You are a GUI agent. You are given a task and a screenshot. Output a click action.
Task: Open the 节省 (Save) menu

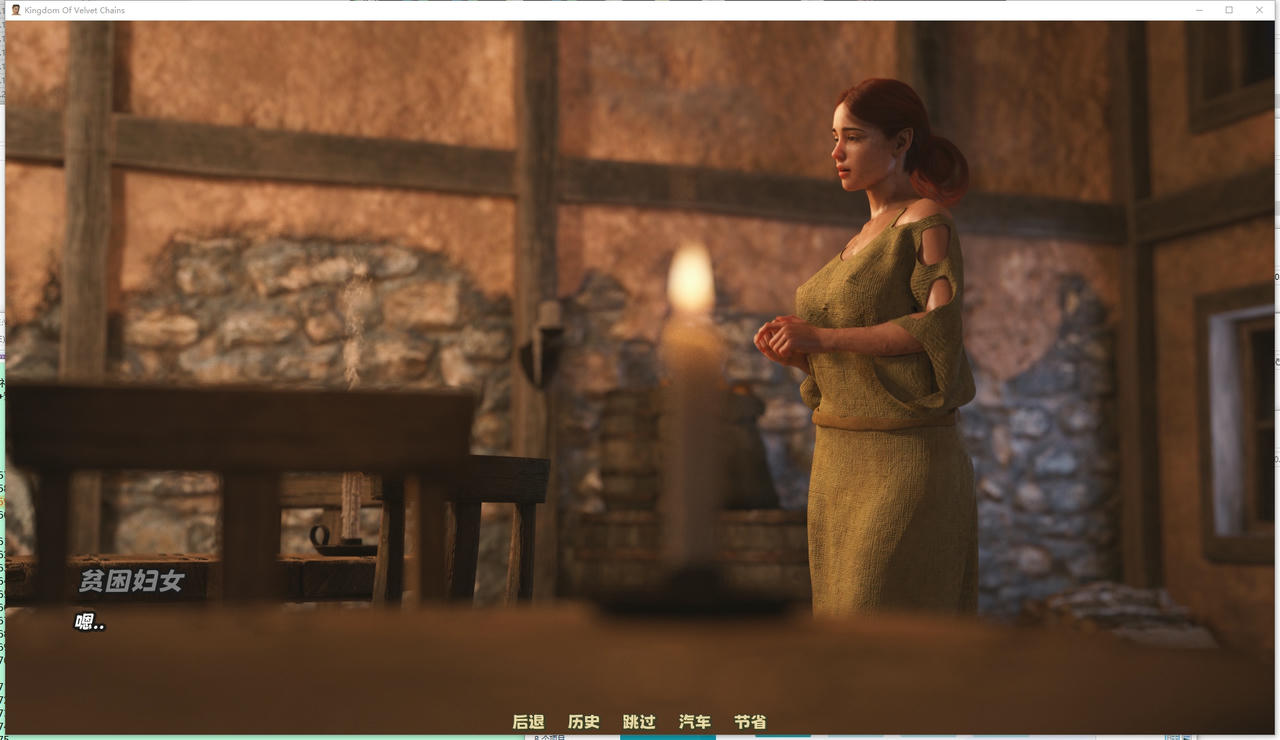(750, 722)
